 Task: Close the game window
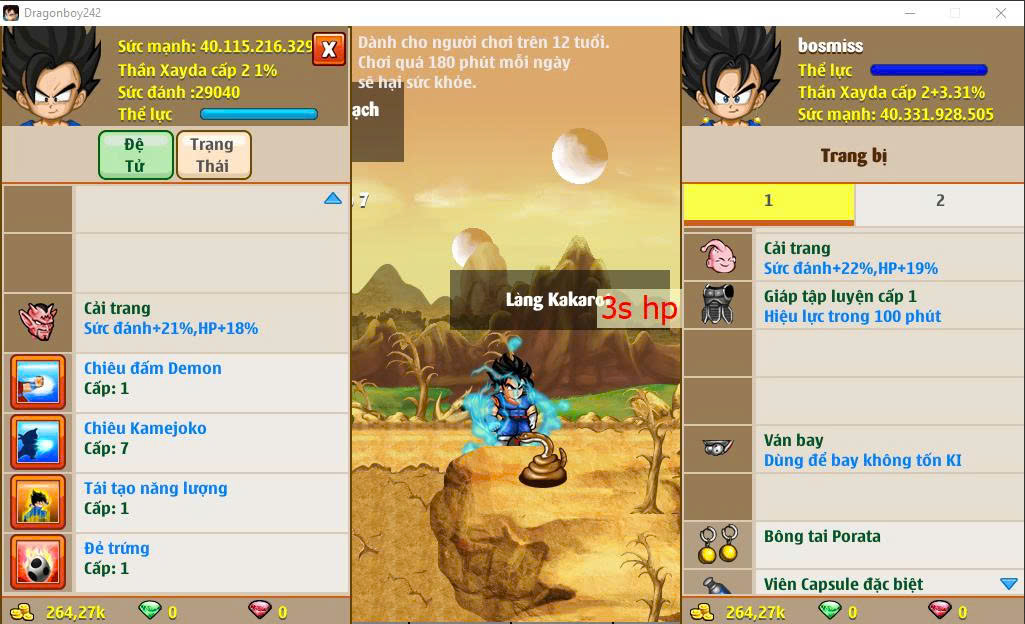pyautogui.click(x=1001, y=13)
